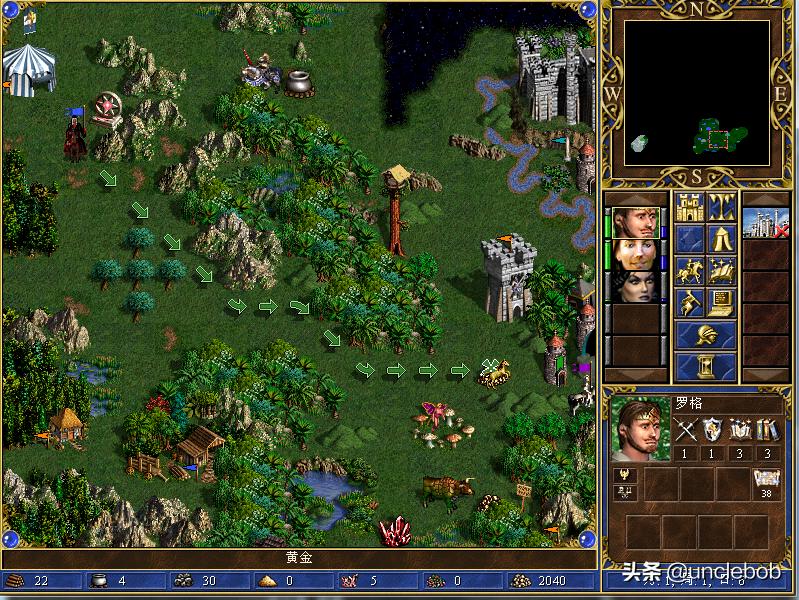Screen dimensions: 799x600
Task: Select the castle town in the town list
Action: (x=765, y=222)
